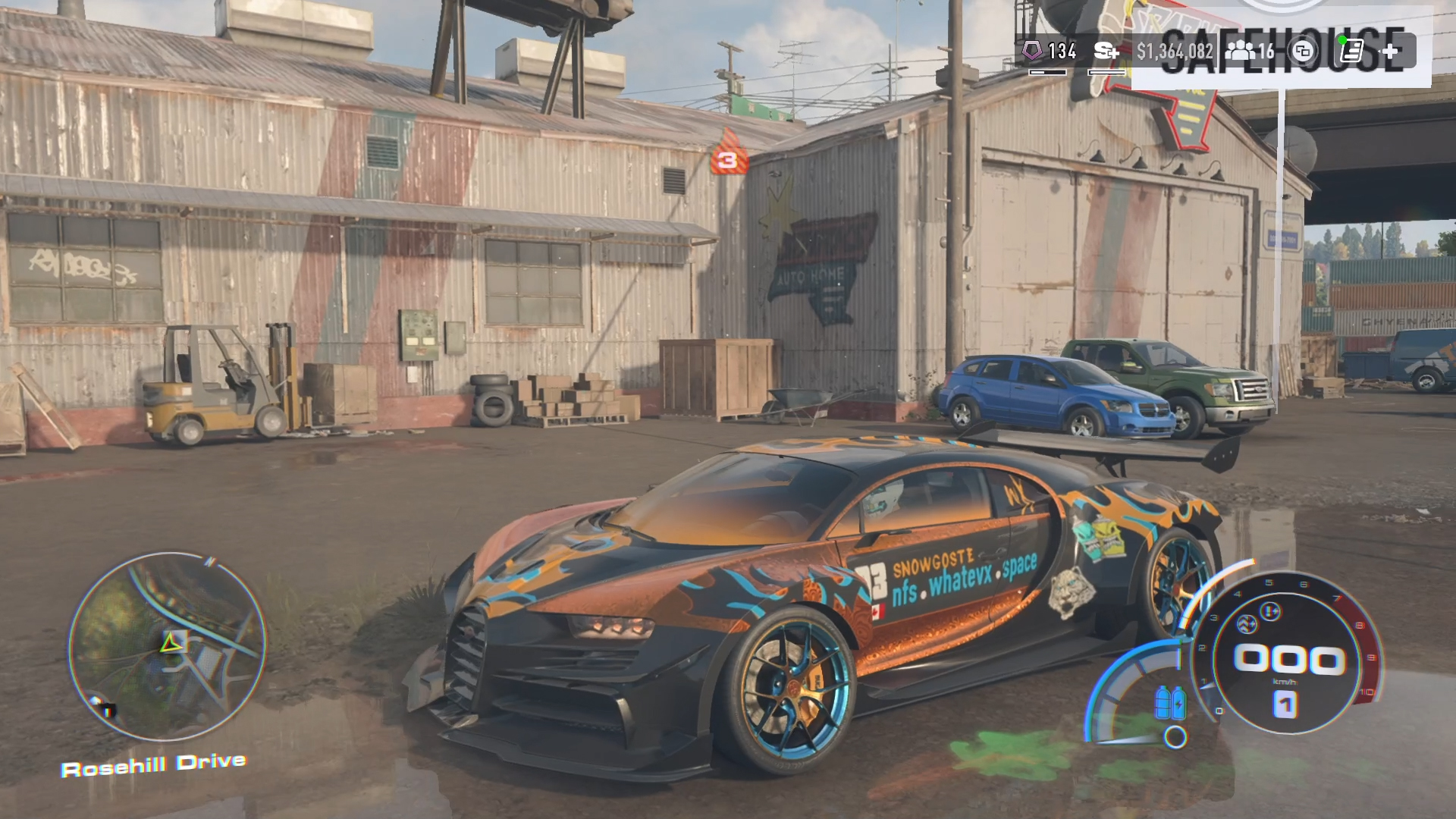This screenshot has width=1456, height=819.
Task: Open the players online group icon
Action: click(x=1241, y=52)
